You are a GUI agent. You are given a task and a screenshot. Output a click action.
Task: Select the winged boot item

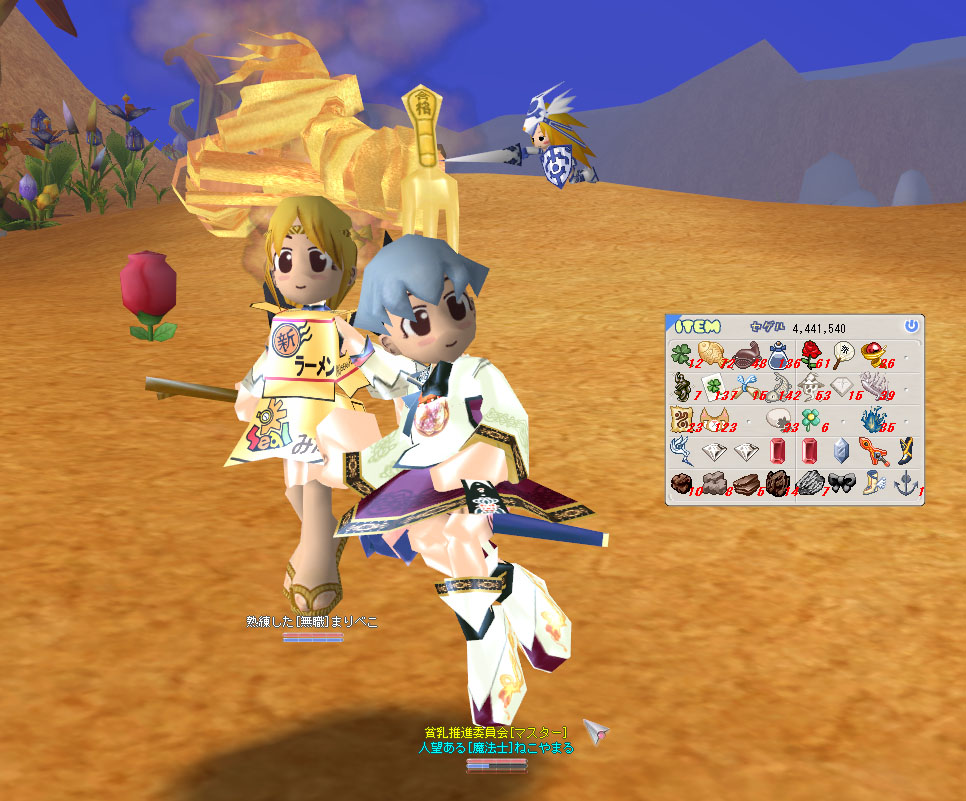pyautogui.click(x=875, y=483)
